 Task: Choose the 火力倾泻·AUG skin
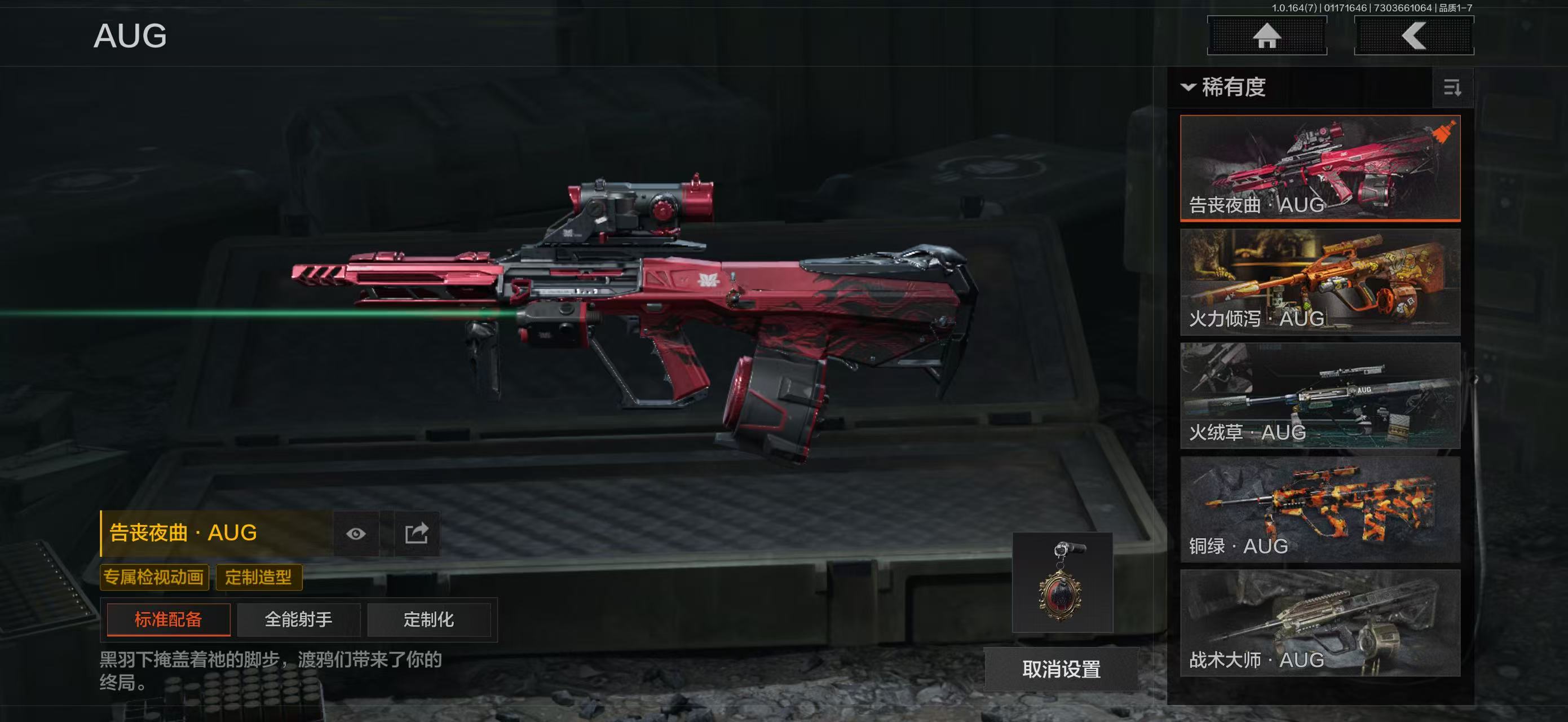pyautogui.click(x=1320, y=282)
